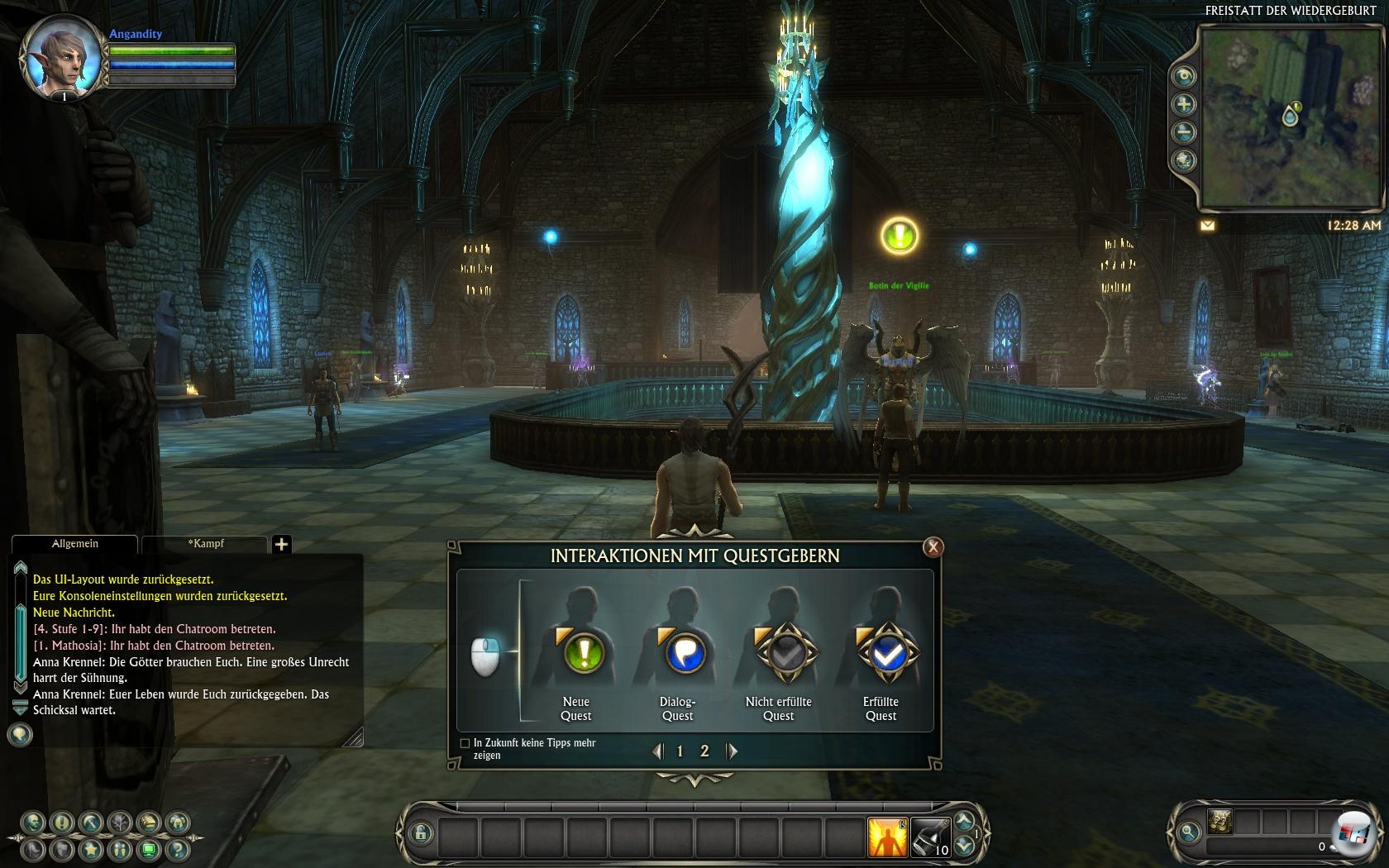Viewport: 1389px width, 868px height.
Task: Open the mail envelope icon below minimap
Action: (1208, 225)
